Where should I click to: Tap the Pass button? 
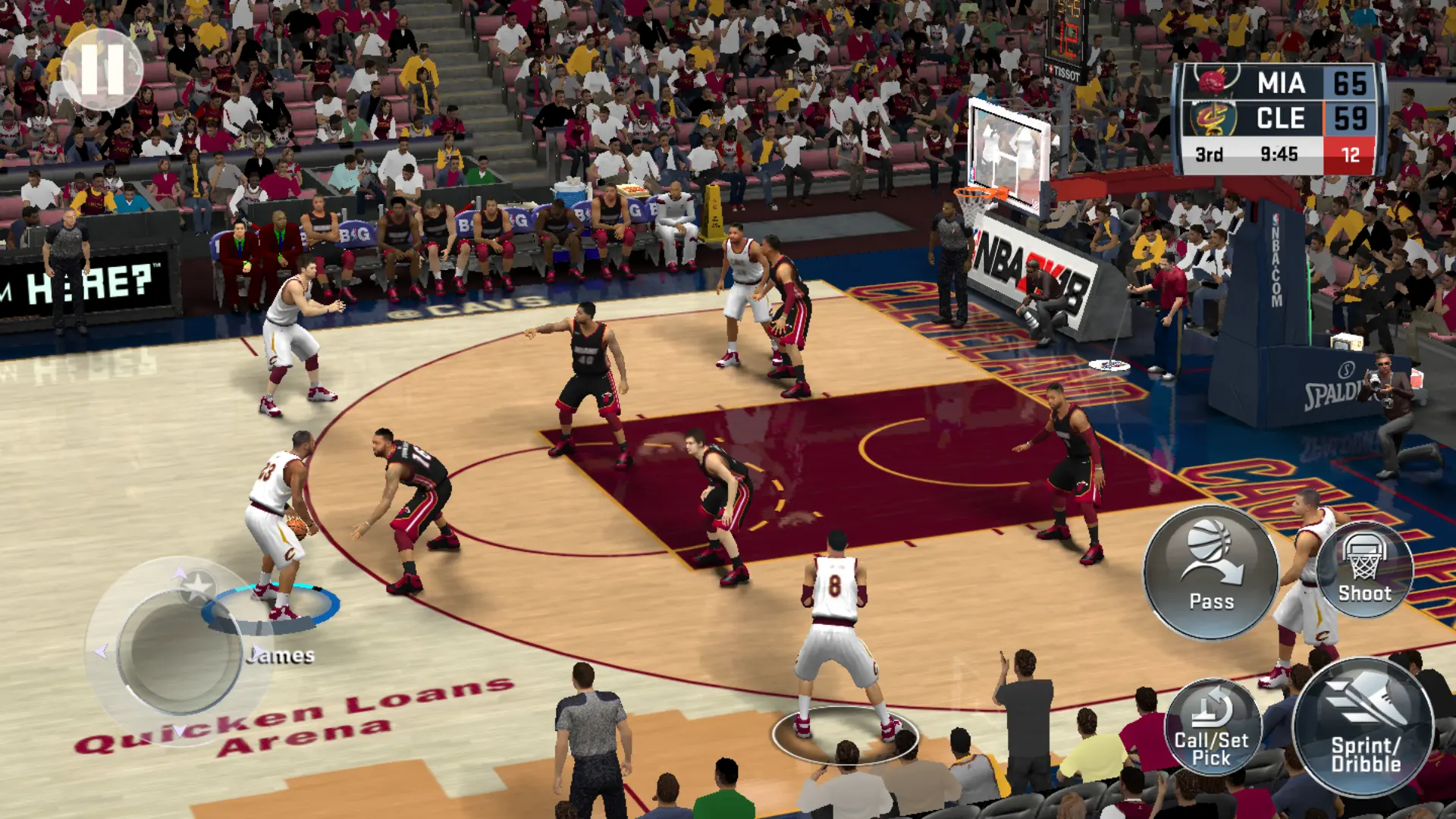point(1210,573)
